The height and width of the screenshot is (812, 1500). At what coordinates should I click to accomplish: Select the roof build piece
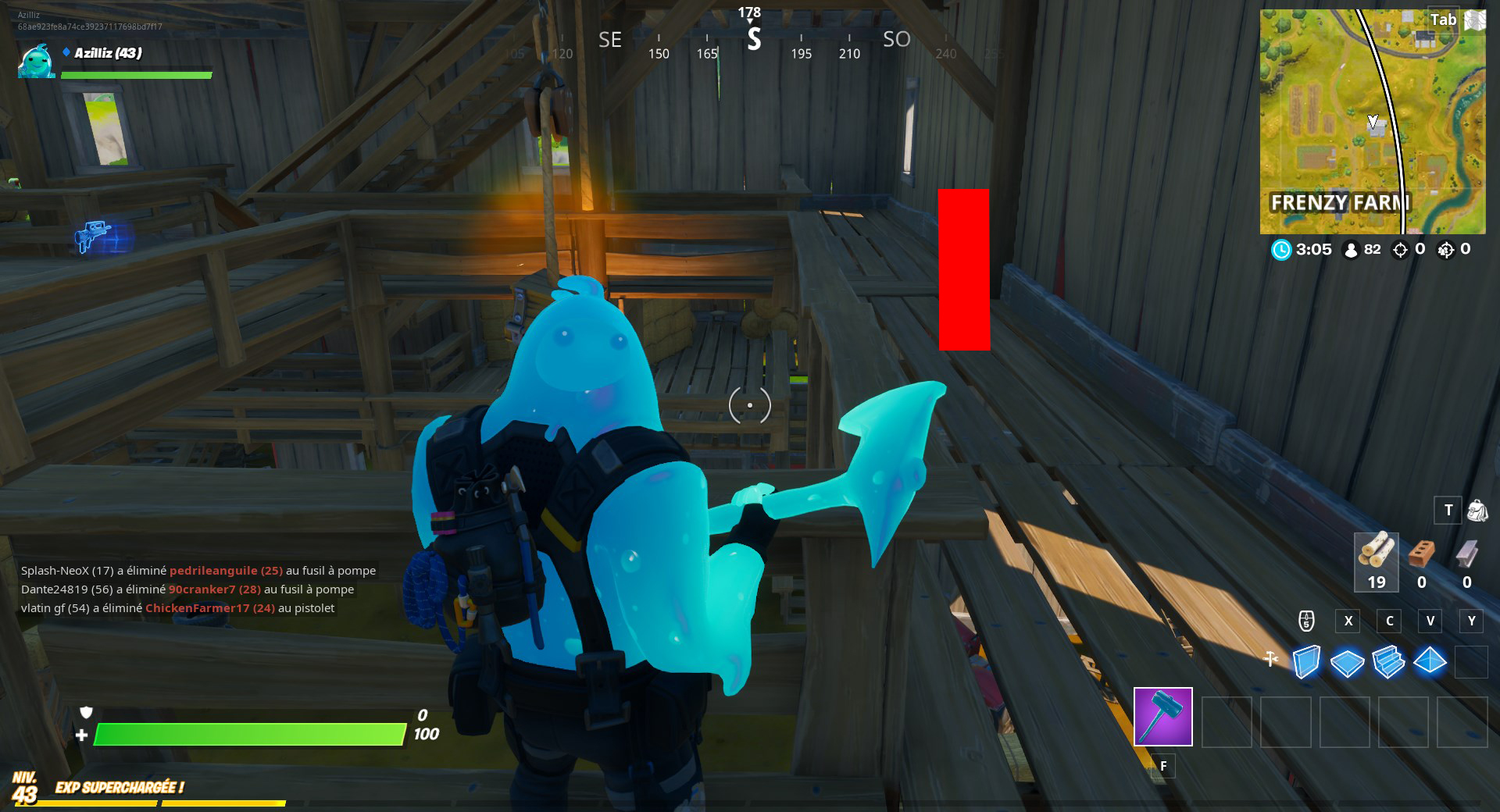(1430, 663)
